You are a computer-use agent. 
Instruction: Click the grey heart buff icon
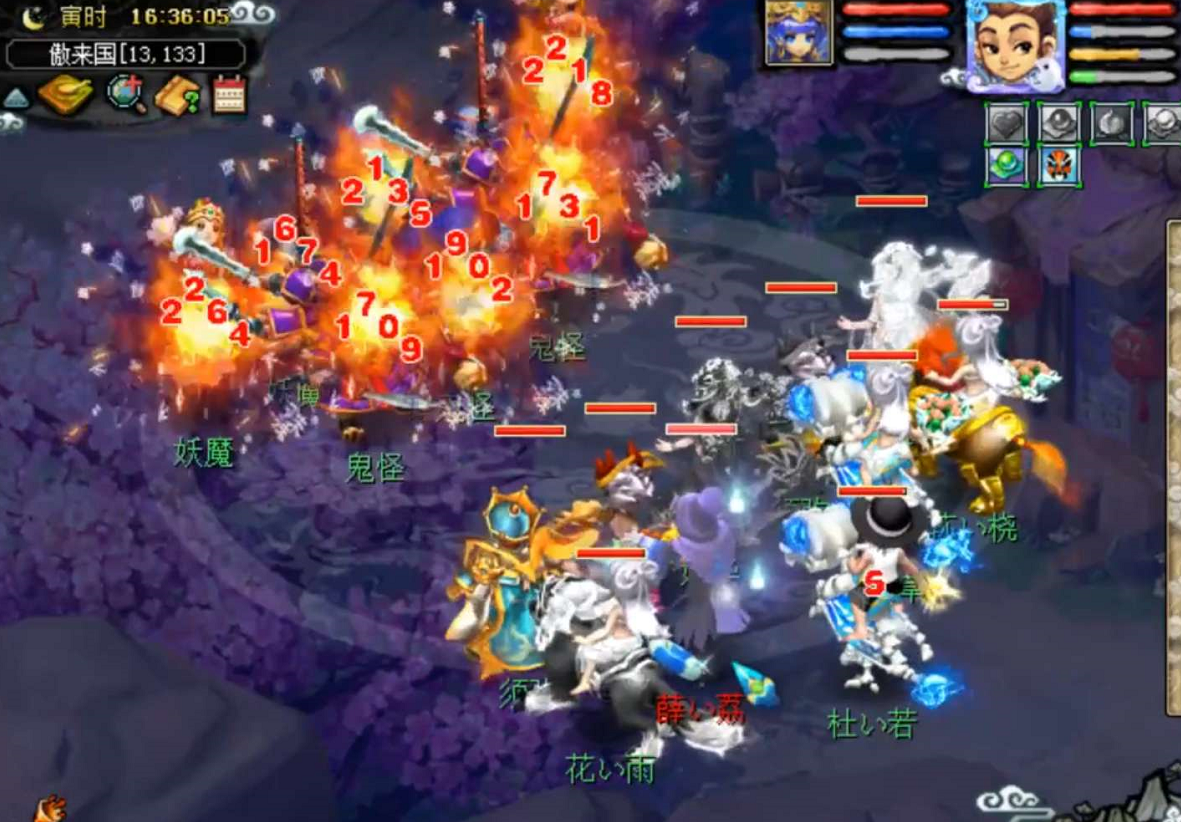click(x=1008, y=125)
